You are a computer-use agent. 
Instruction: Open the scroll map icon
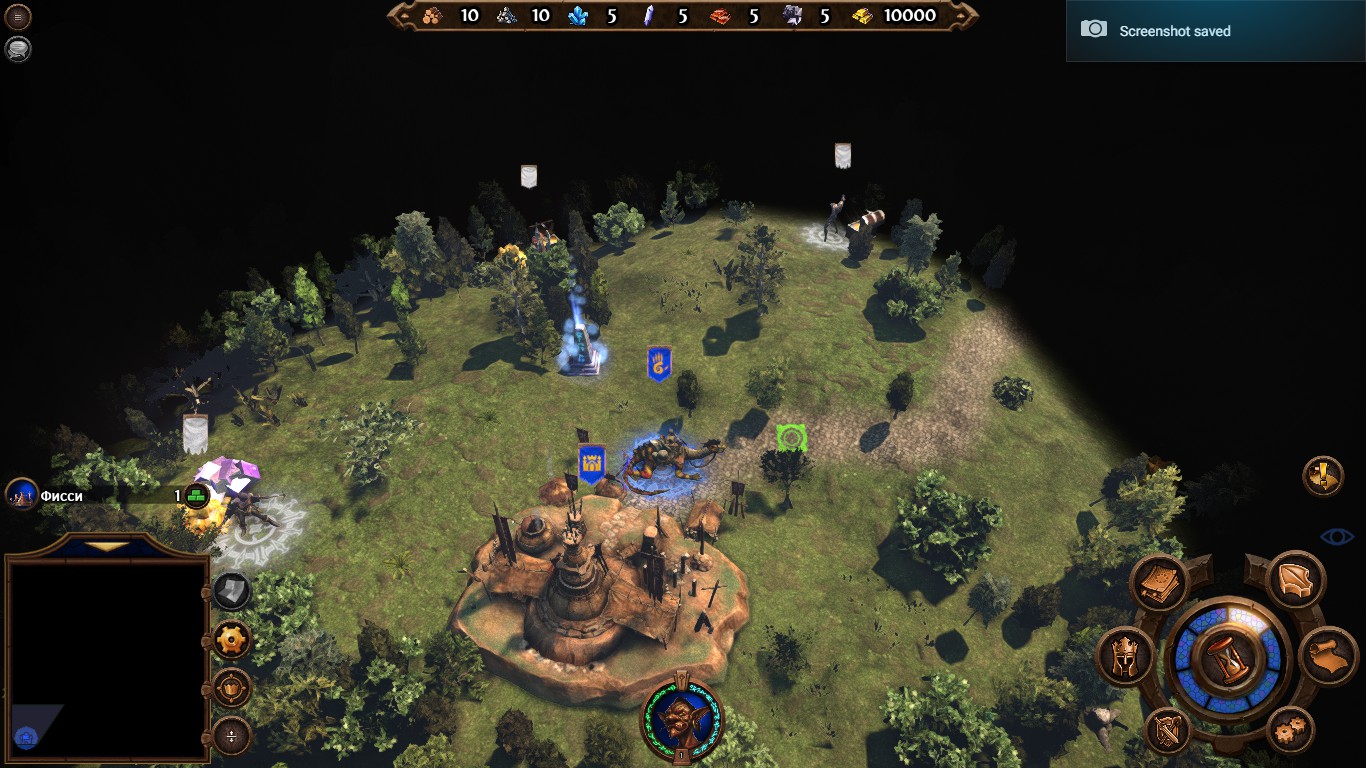point(1328,656)
